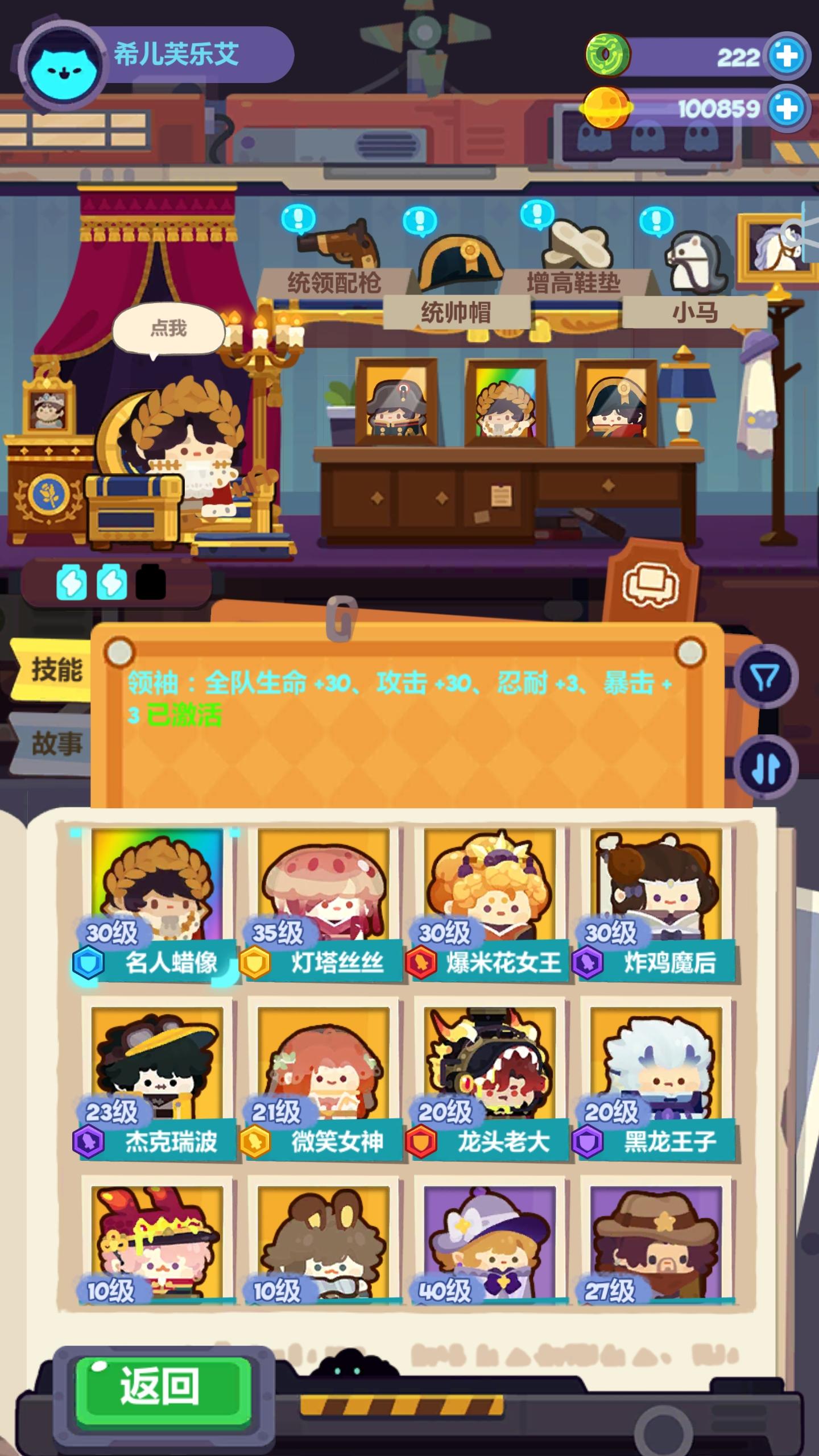
Task: Tap the green donut currency icon
Action: [x=609, y=54]
